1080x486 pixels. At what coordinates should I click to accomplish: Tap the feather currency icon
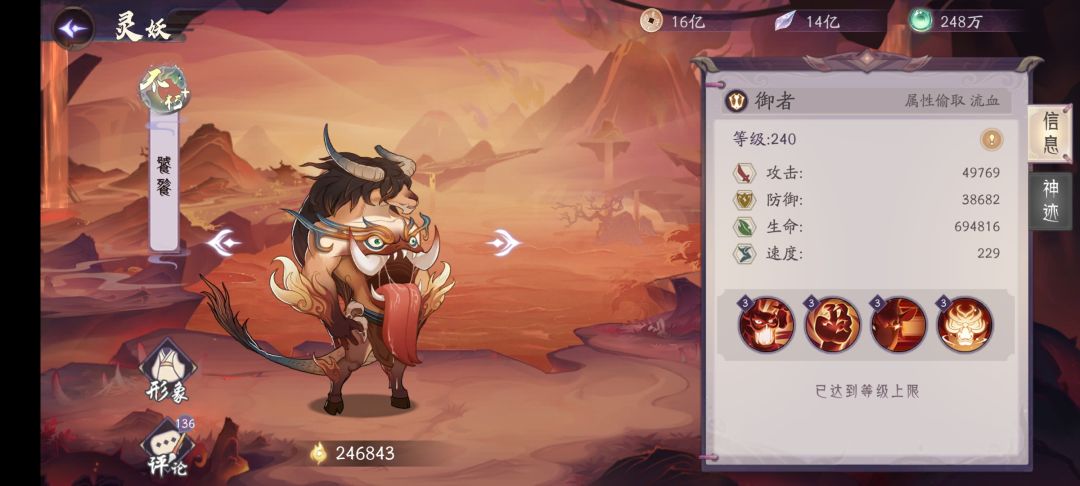[x=786, y=21]
